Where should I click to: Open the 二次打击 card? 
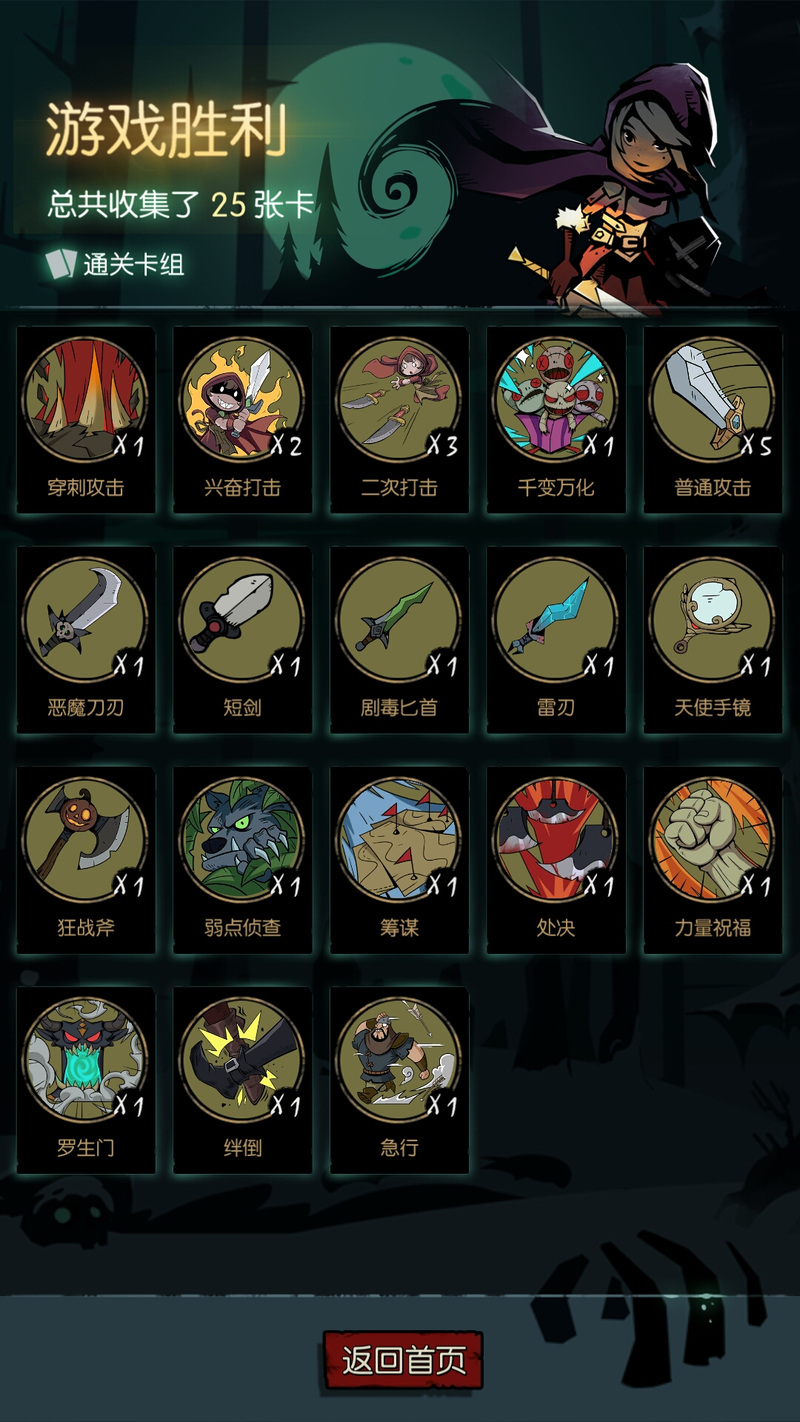coord(399,419)
